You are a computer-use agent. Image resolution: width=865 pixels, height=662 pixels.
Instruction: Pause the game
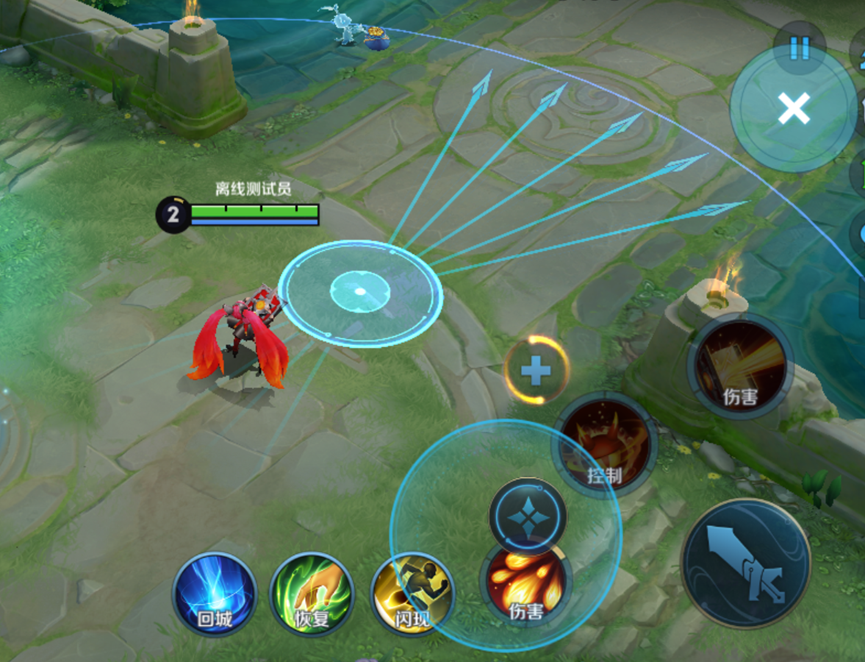pyautogui.click(x=799, y=47)
